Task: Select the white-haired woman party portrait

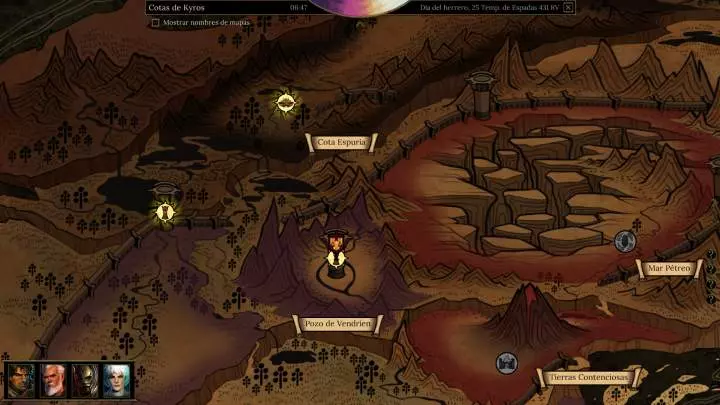Action: click(x=117, y=380)
